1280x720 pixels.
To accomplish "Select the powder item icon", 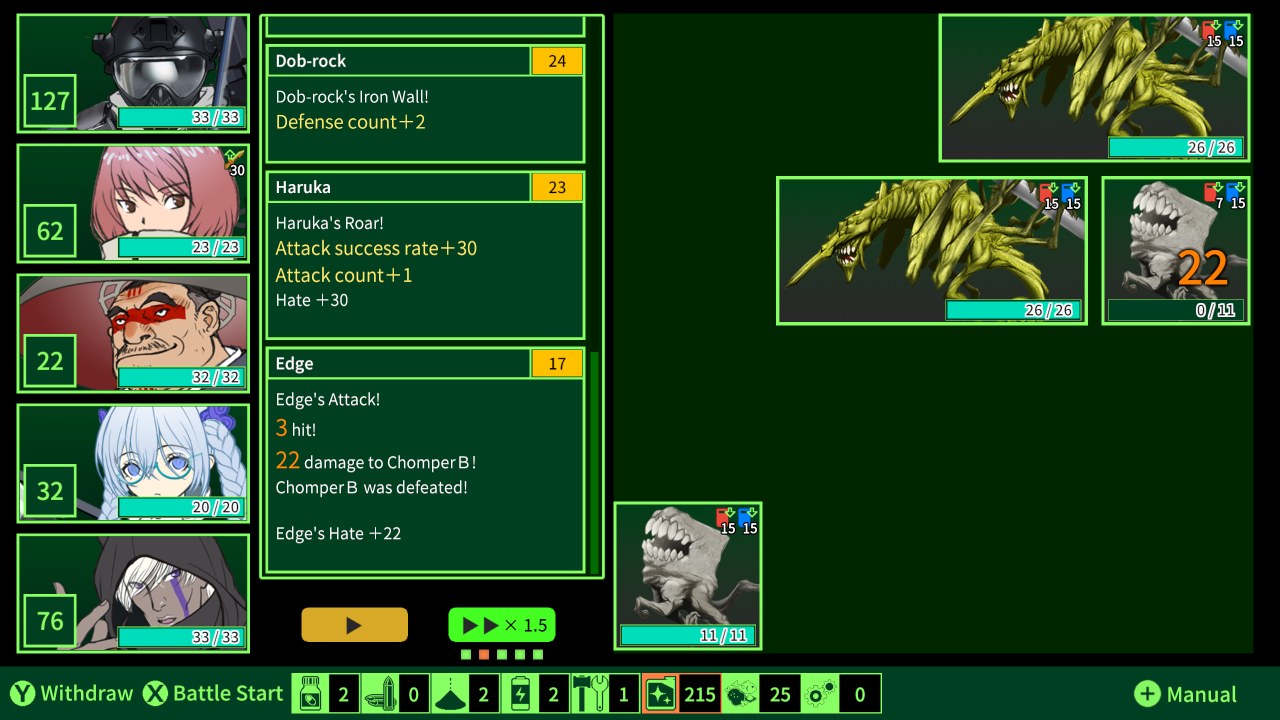I will (450, 693).
